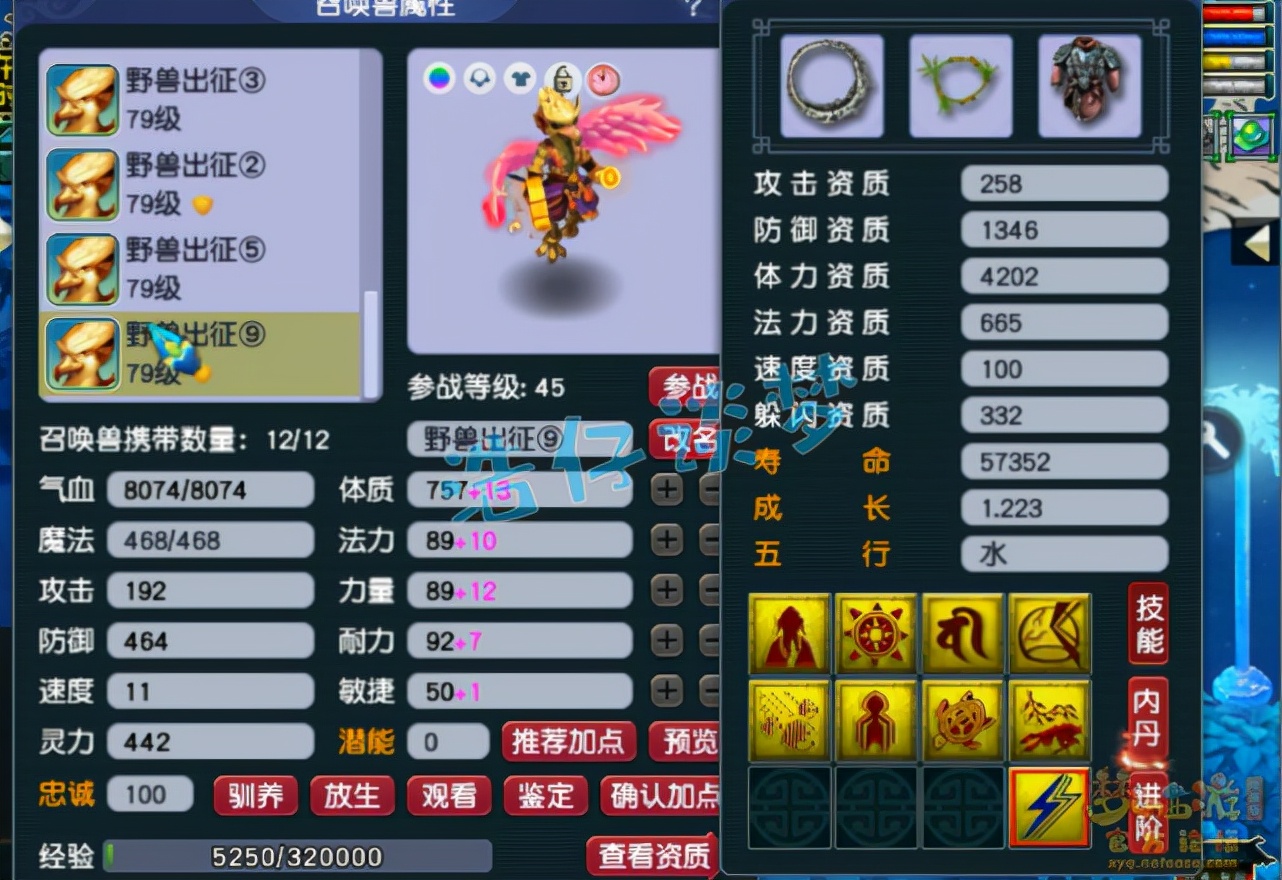Click the pink clock icon above the pet
The width and height of the screenshot is (1282, 880).
click(603, 75)
